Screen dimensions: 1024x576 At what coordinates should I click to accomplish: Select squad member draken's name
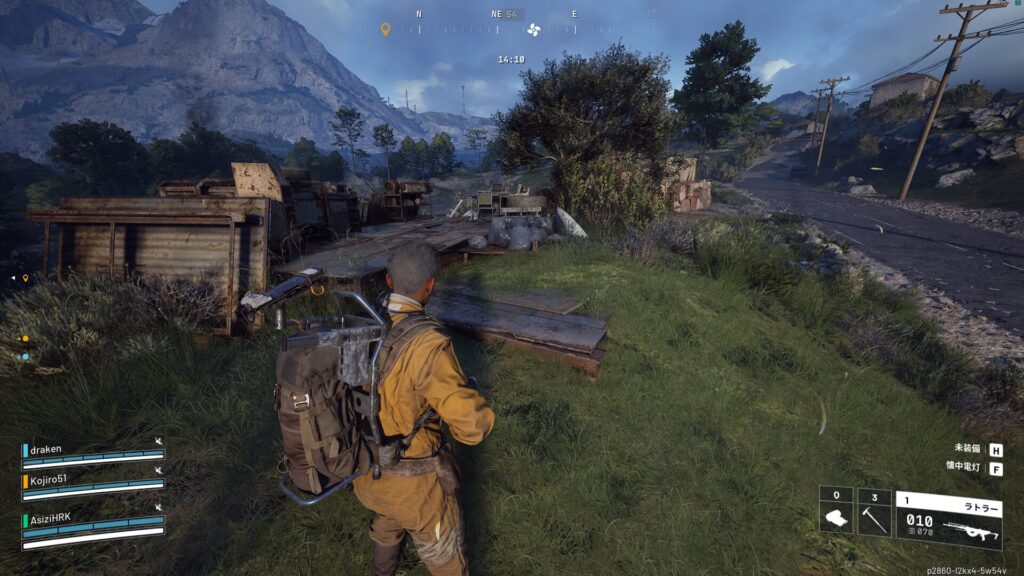47,450
